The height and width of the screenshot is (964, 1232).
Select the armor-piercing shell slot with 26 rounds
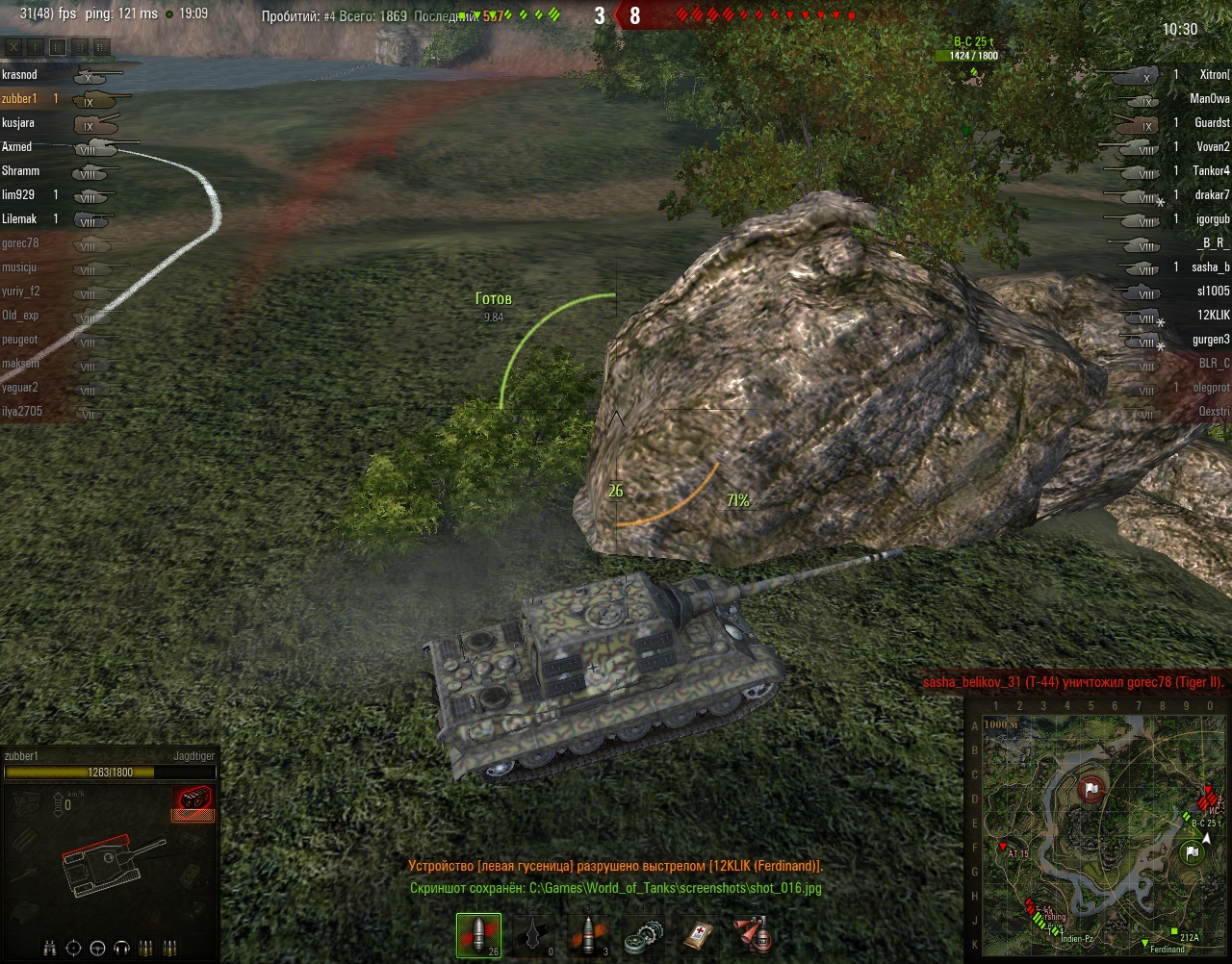coord(478,936)
